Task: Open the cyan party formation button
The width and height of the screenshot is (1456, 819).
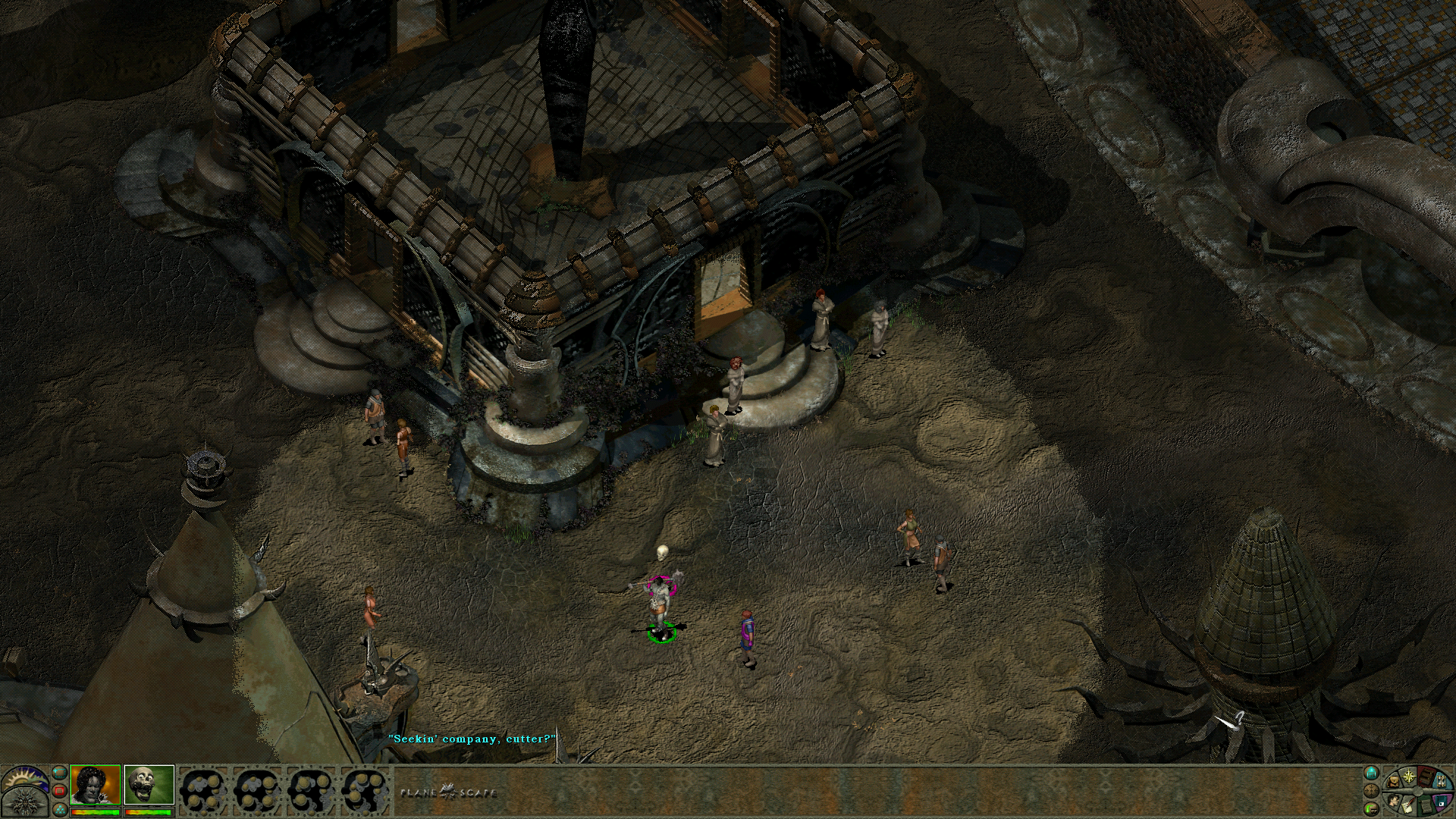Action: (60, 810)
